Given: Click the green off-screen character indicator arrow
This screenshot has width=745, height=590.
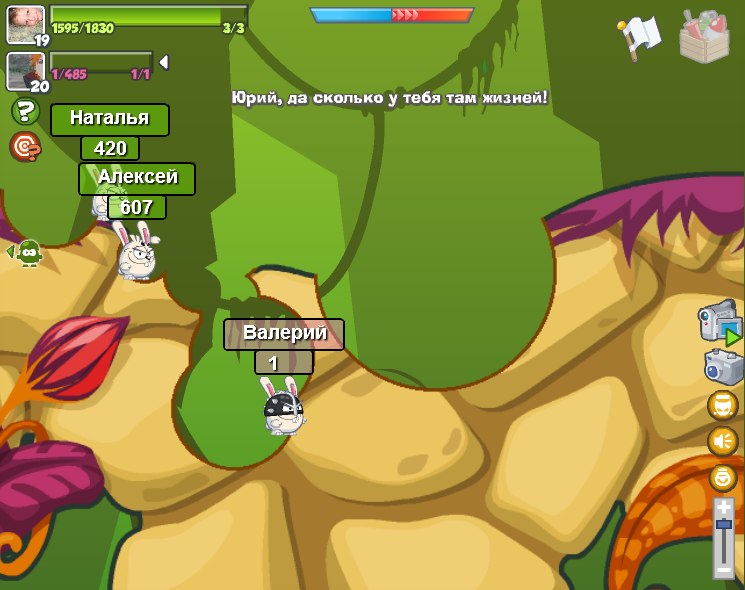Looking at the screenshot, I should coord(26,252).
